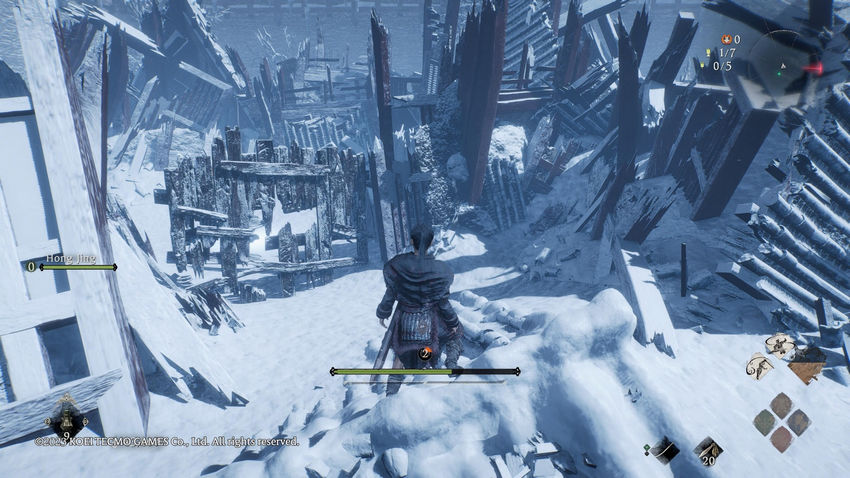Trigger the blue diamond spell slot
The width and height of the screenshot is (850, 478).
pyautogui.click(x=798, y=421)
